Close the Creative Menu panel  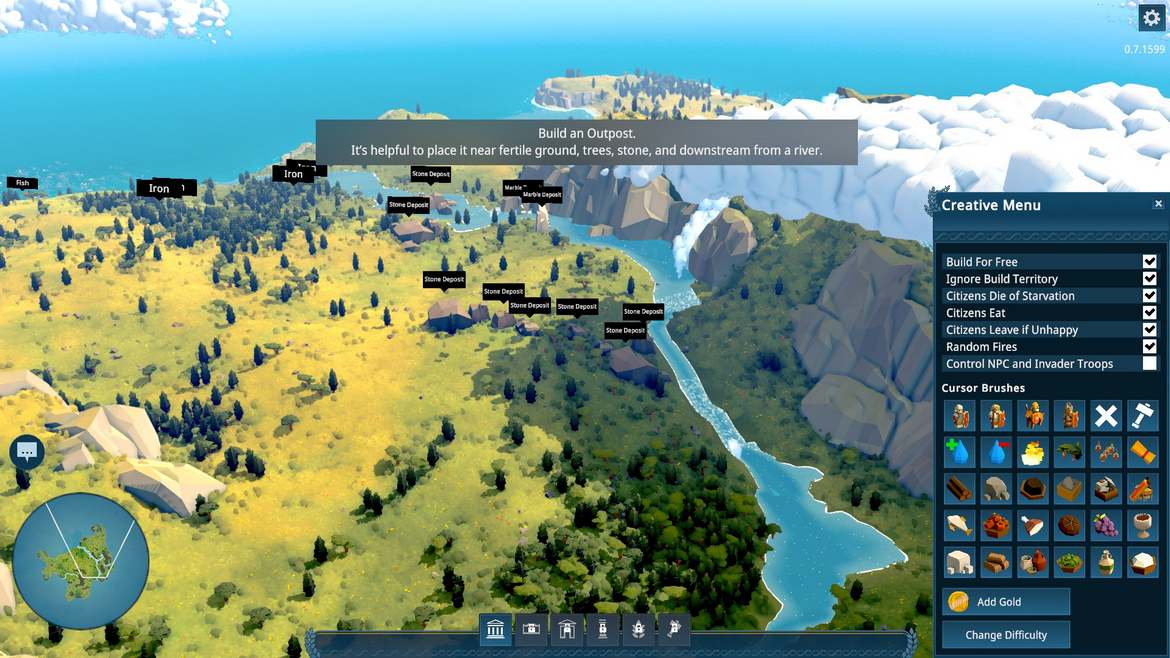click(x=1158, y=204)
